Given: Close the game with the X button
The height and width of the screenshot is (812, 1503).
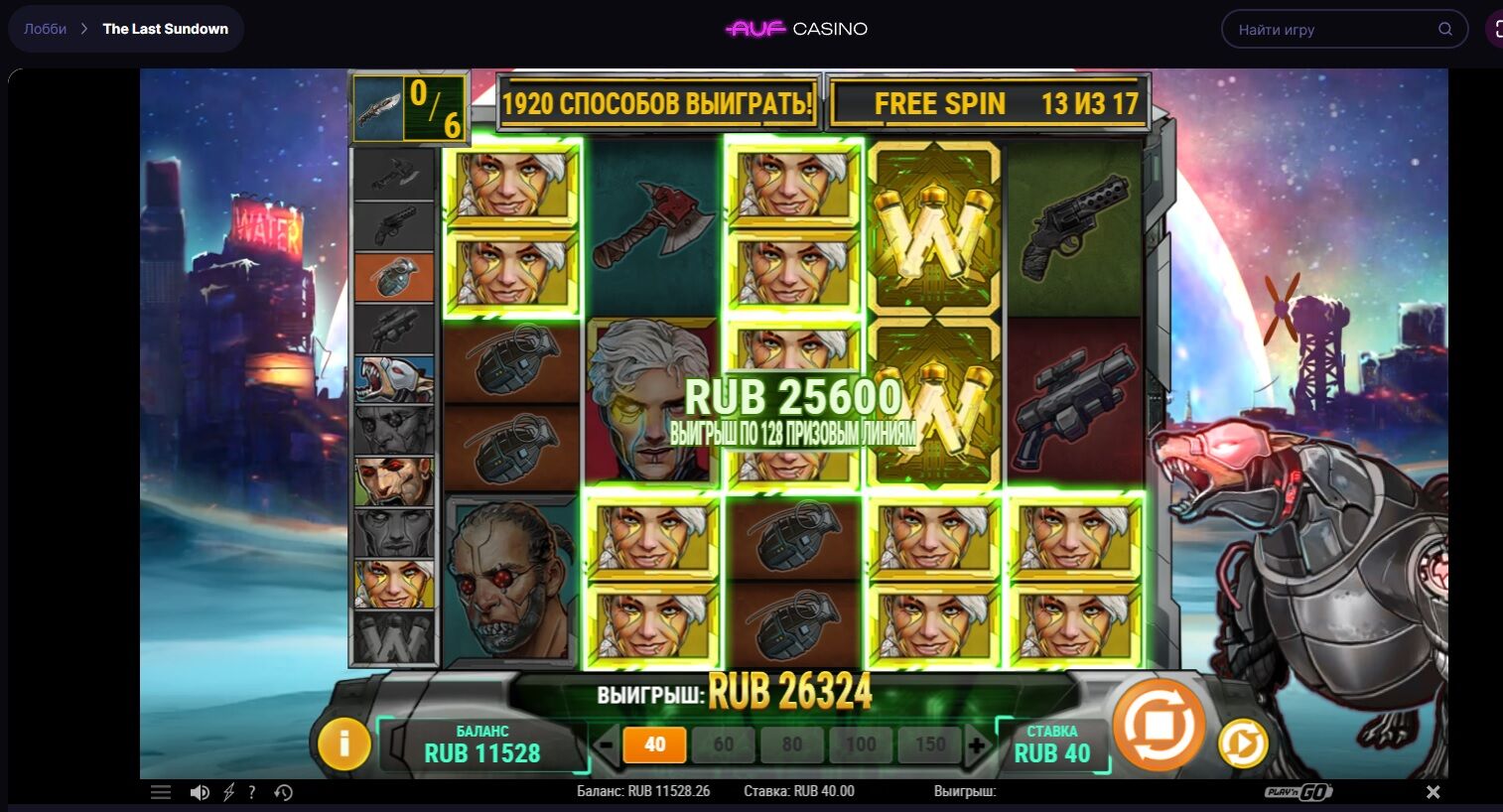Looking at the screenshot, I should (x=1433, y=792).
